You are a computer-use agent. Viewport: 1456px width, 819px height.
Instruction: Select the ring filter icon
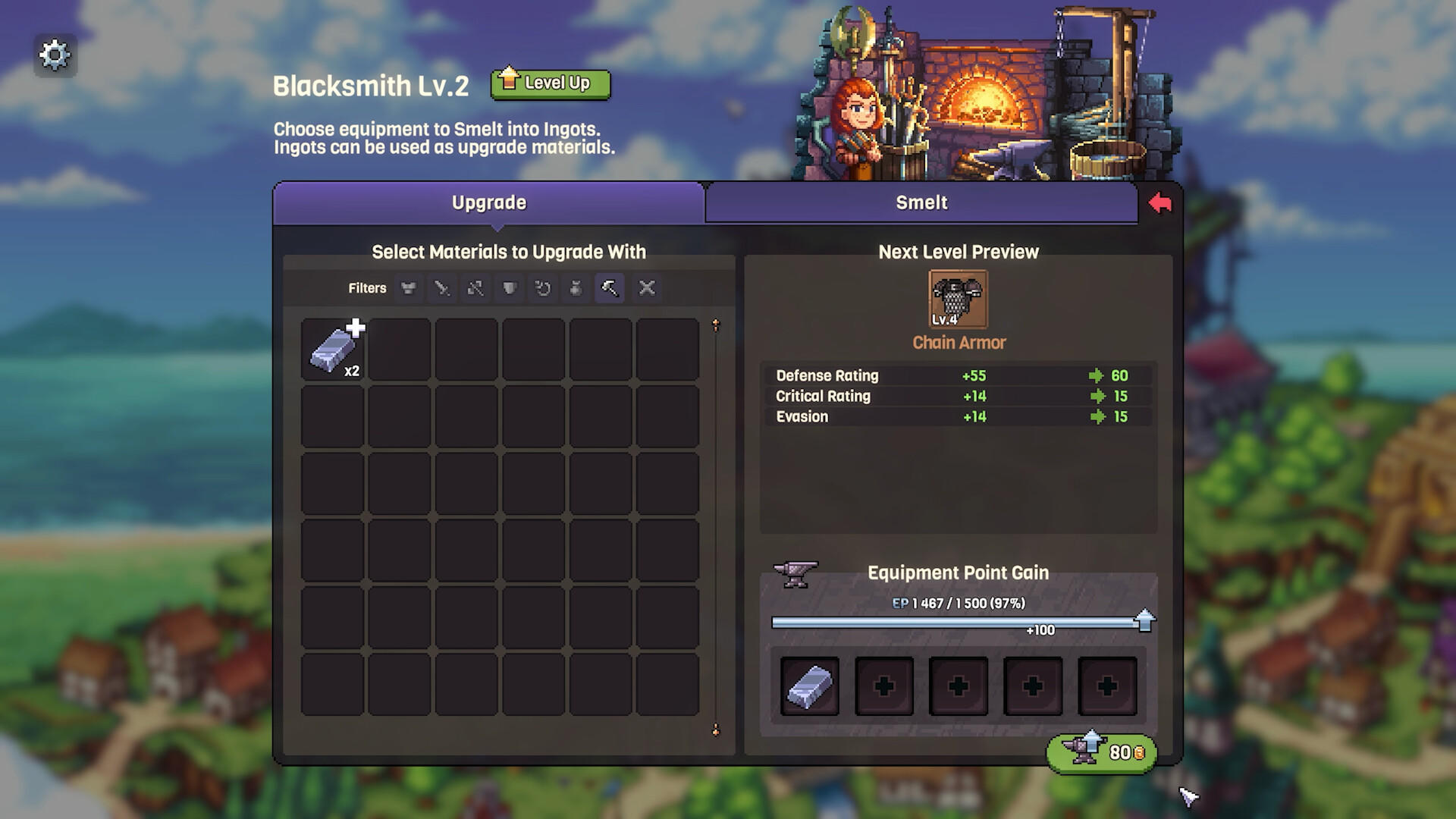pos(541,288)
